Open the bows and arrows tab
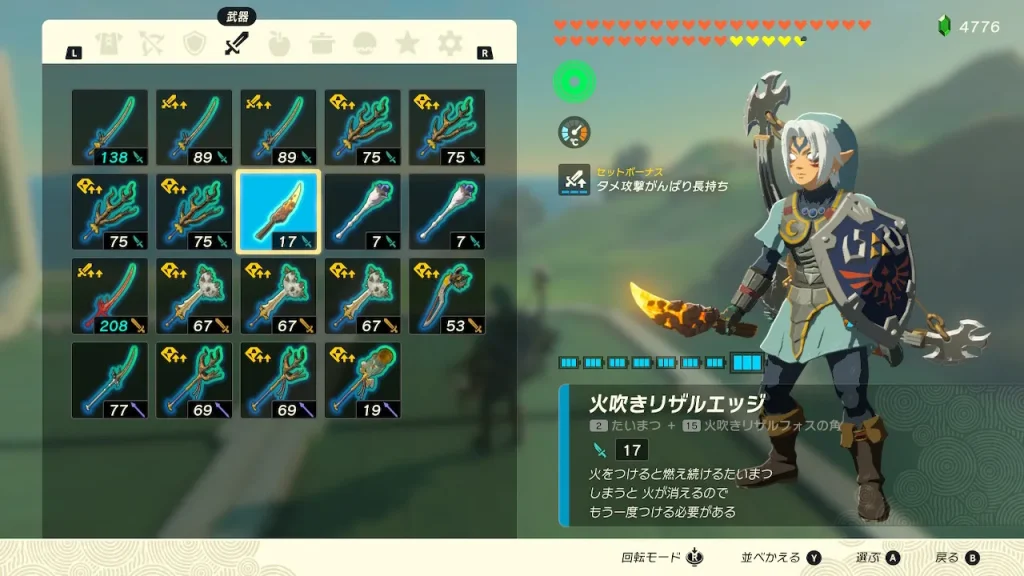This screenshot has height=576, width=1024. (151, 44)
